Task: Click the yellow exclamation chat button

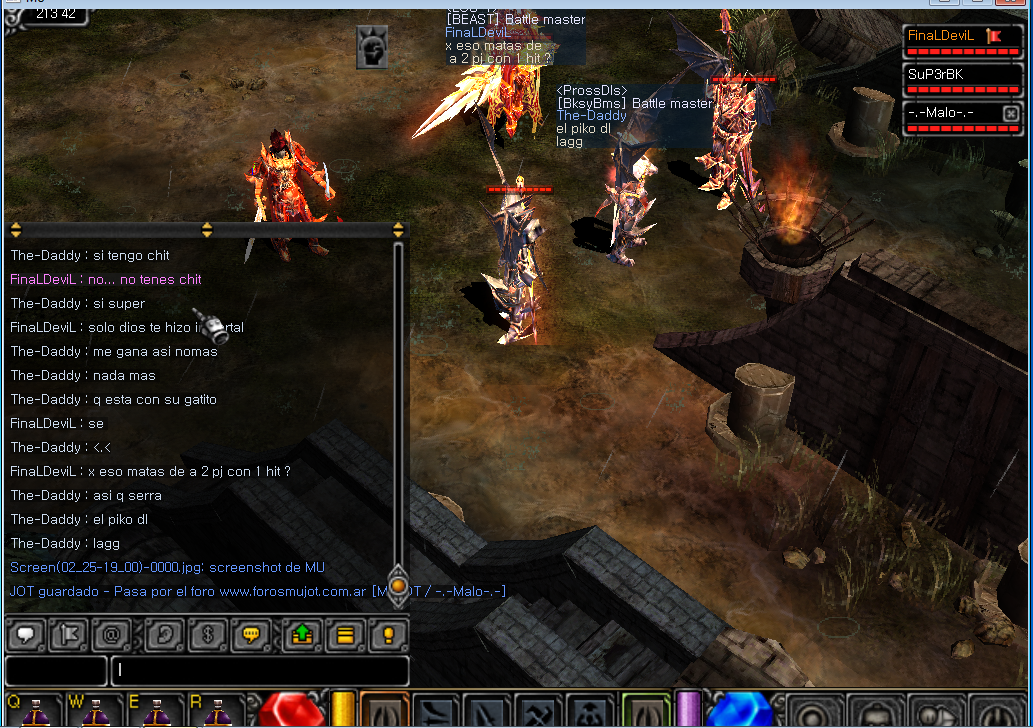Action: pyautogui.click(x=389, y=634)
